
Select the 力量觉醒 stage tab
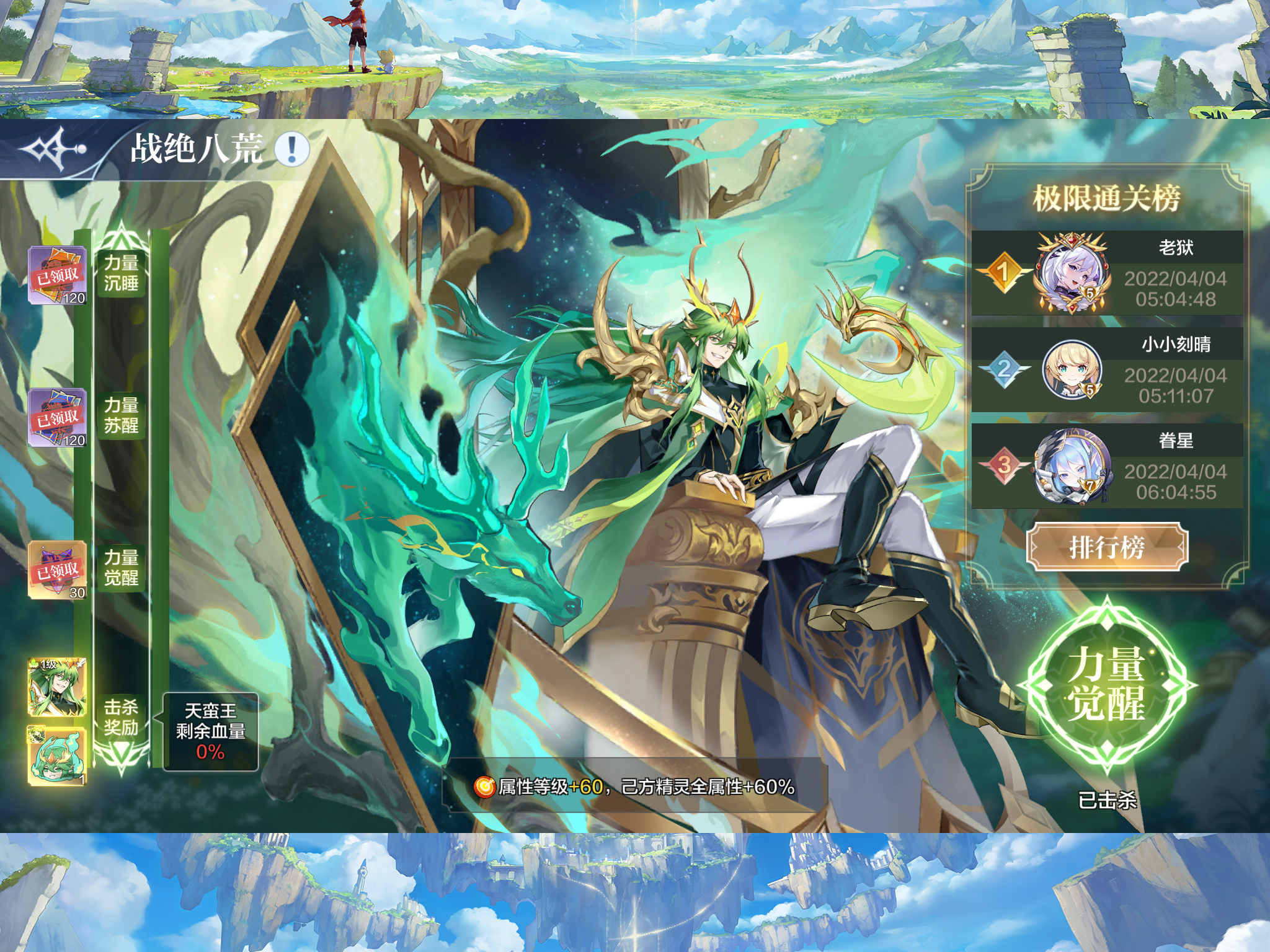click(x=122, y=567)
